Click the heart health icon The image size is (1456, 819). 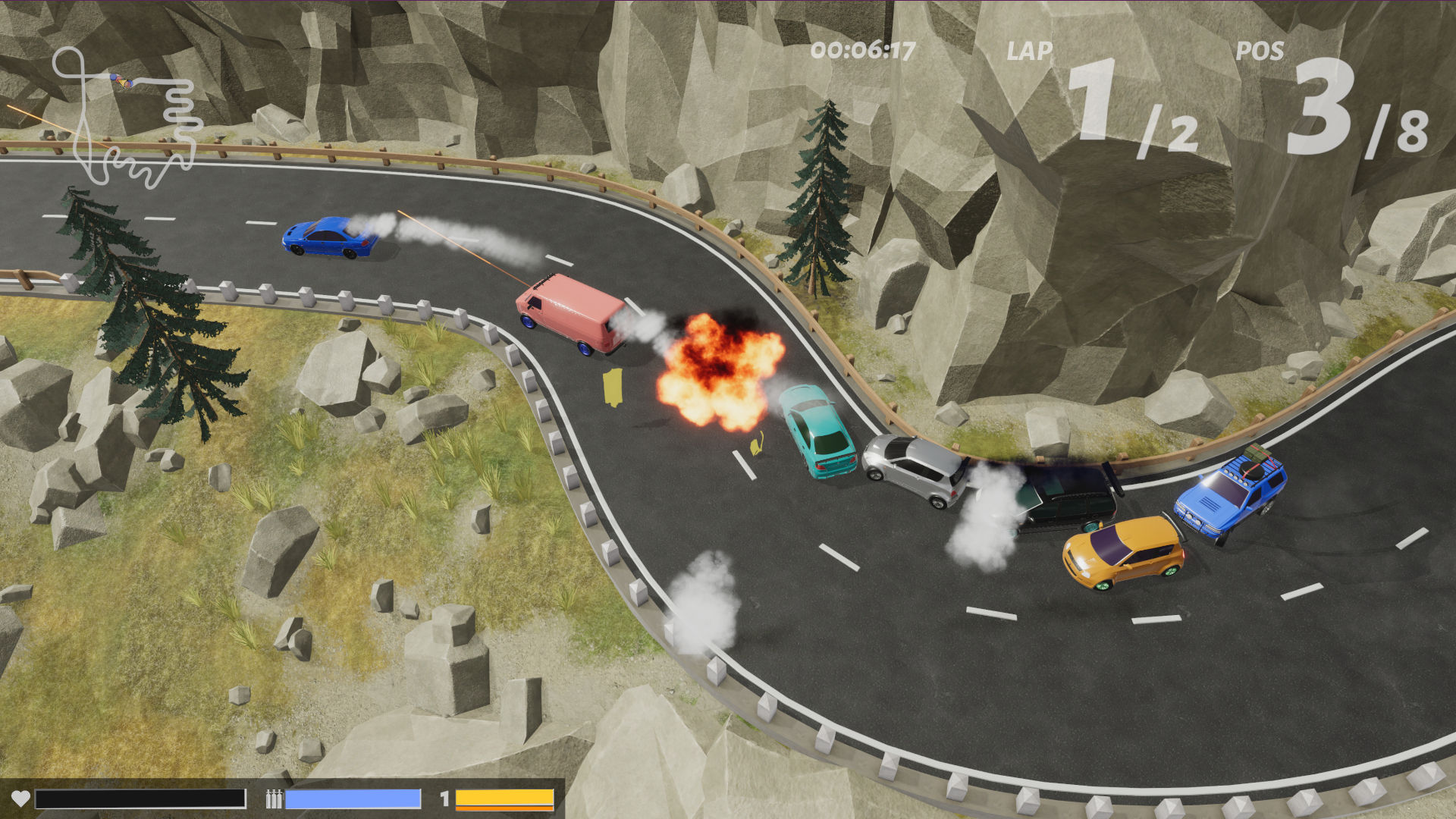pyautogui.click(x=21, y=797)
